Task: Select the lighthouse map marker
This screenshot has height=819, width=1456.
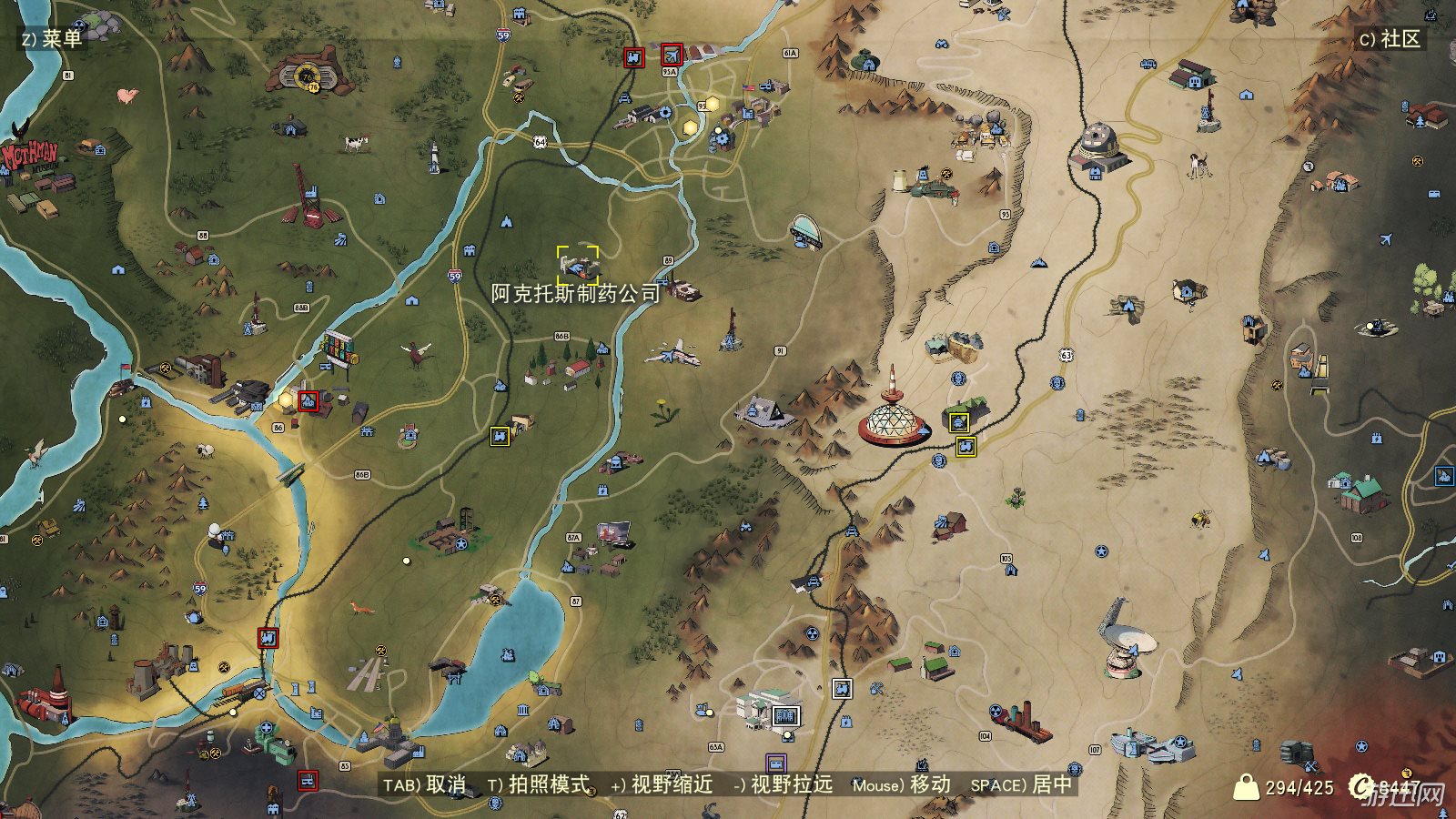Action: 435,158
